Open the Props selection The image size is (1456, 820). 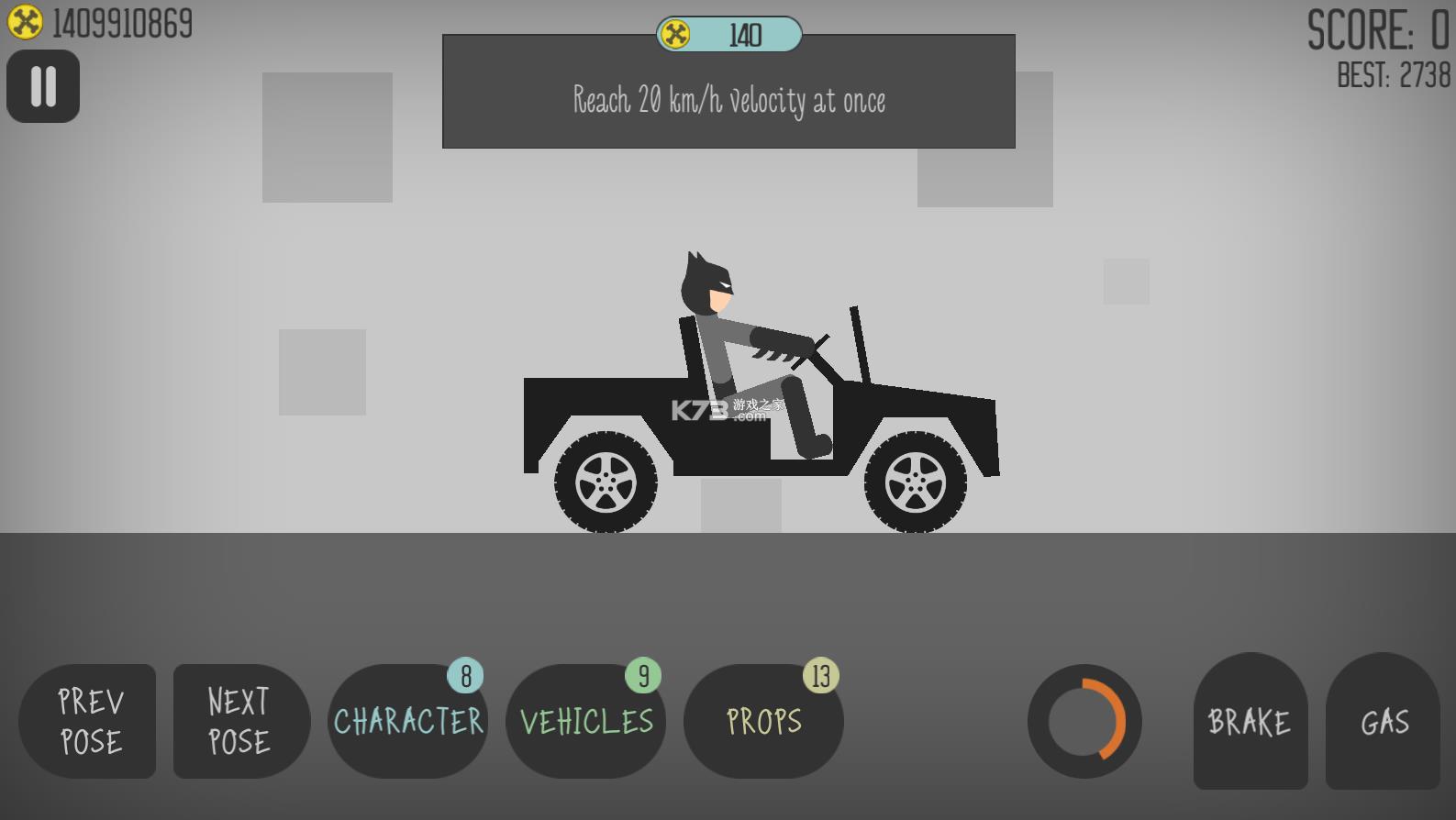[762, 721]
